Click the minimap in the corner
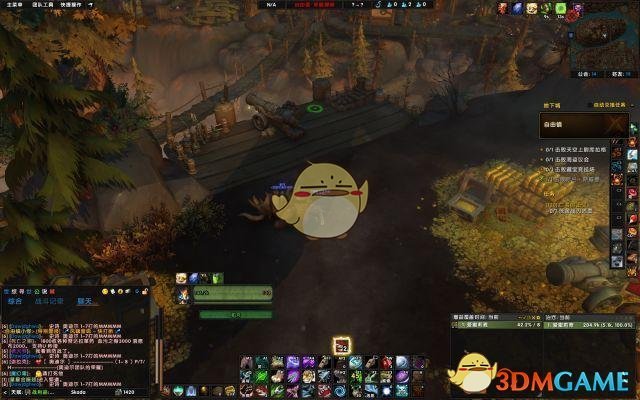640x400 pixels. [601, 42]
